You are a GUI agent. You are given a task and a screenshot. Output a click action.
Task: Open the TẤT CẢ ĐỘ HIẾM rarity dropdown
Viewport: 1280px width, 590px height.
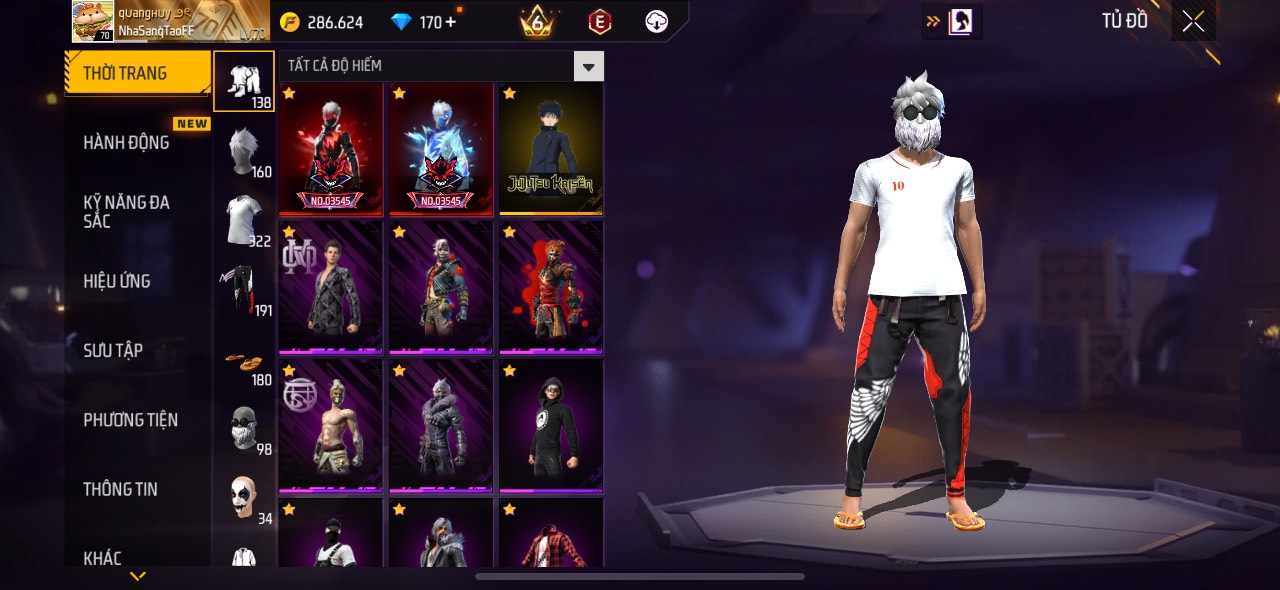click(x=588, y=67)
